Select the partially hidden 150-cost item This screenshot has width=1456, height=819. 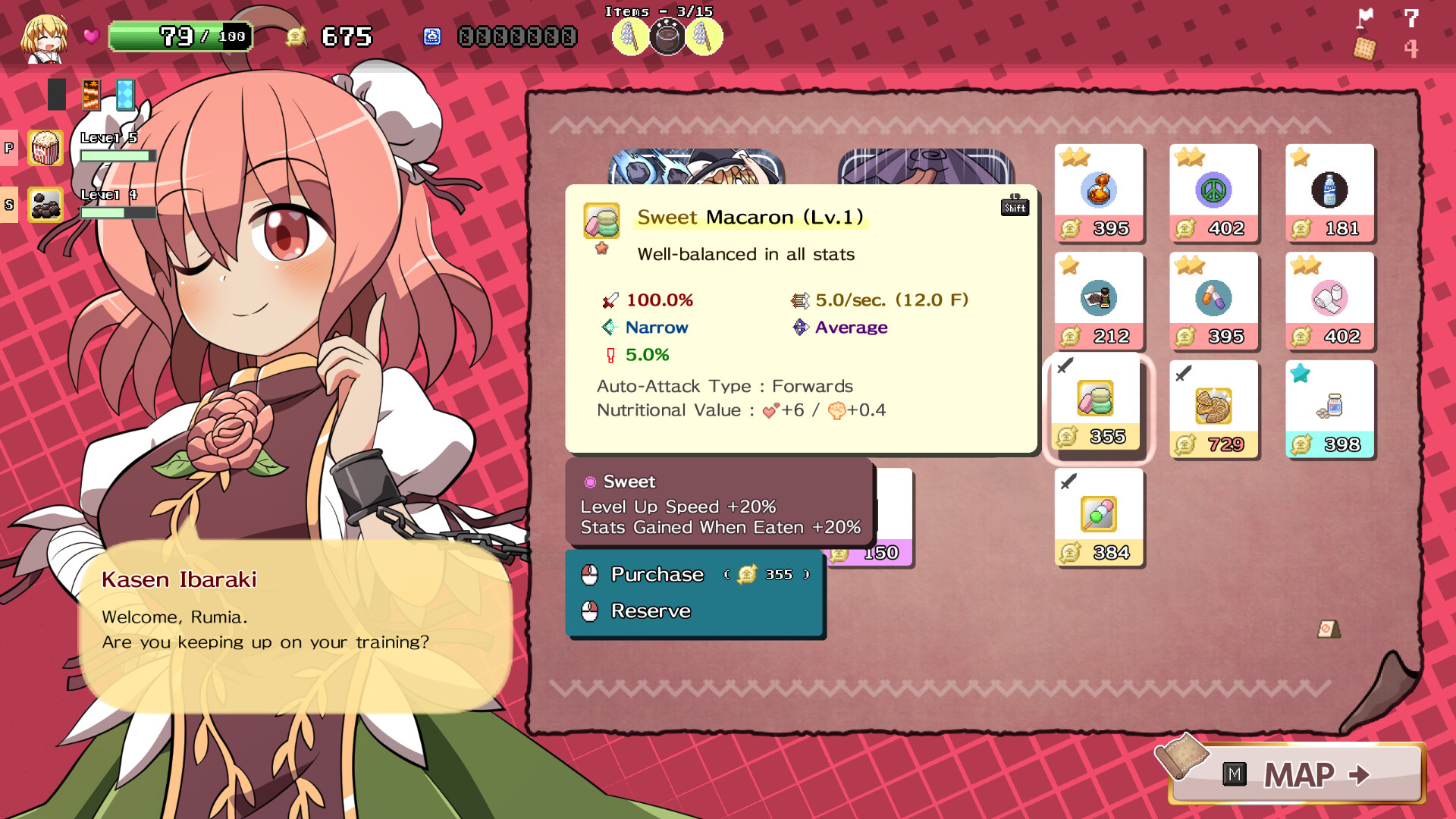[895, 523]
